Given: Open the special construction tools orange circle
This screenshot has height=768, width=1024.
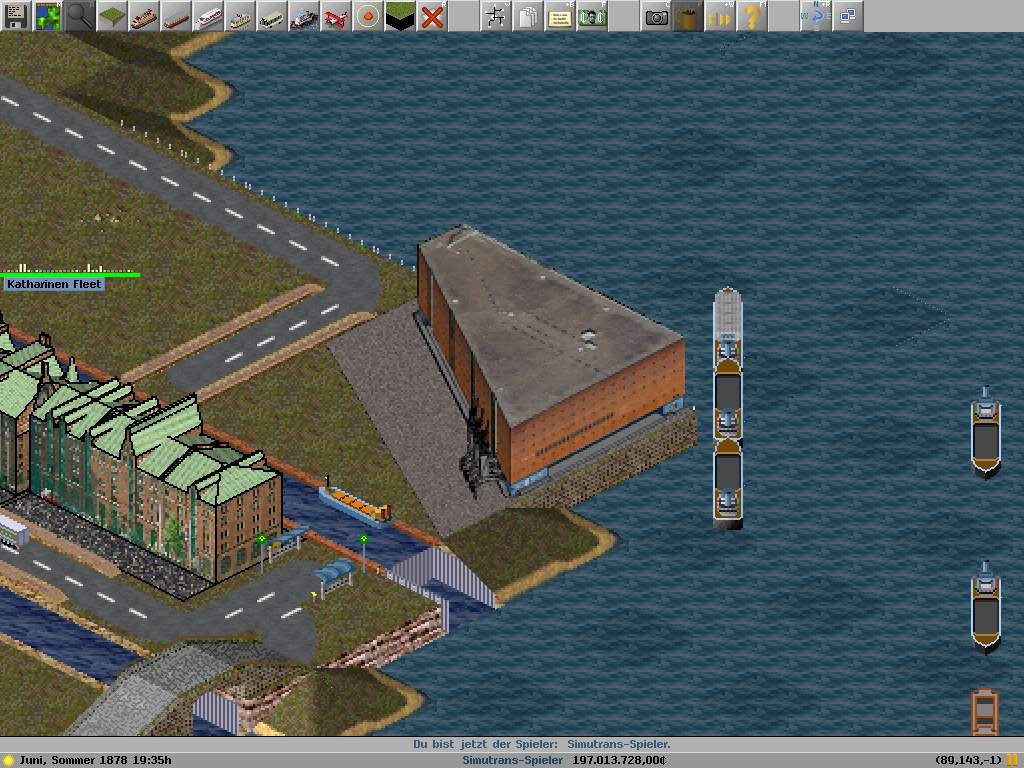Looking at the screenshot, I should tap(368, 16).
